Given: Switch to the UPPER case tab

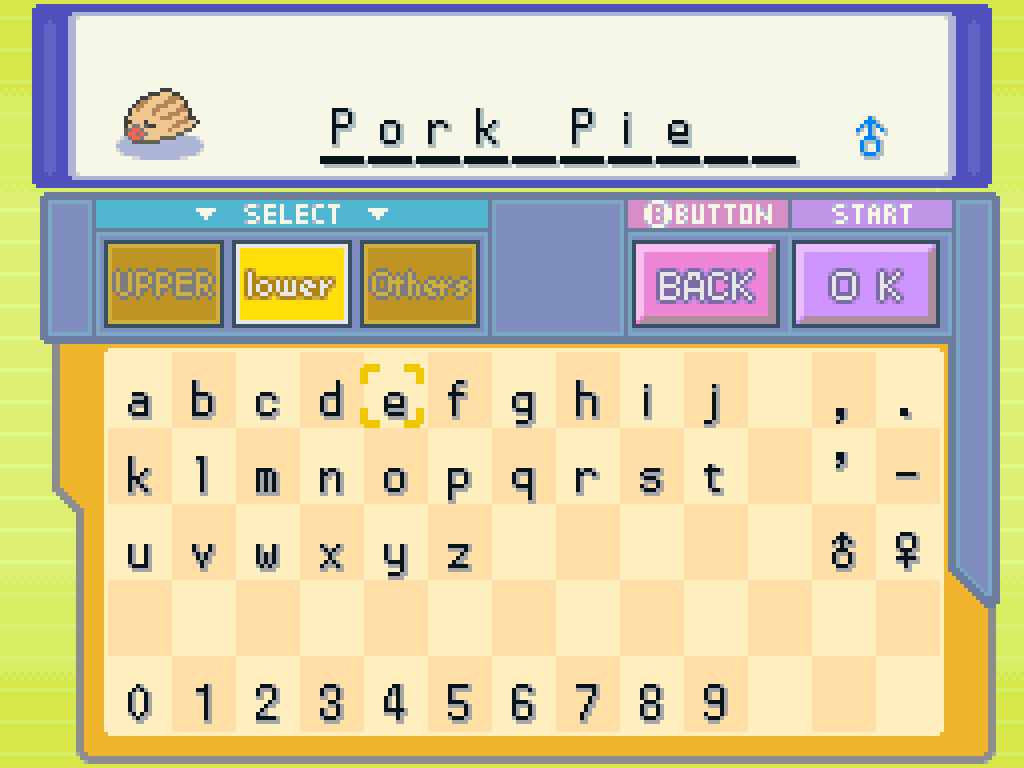Looking at the screenshot, I should click(x=164, y=285).
